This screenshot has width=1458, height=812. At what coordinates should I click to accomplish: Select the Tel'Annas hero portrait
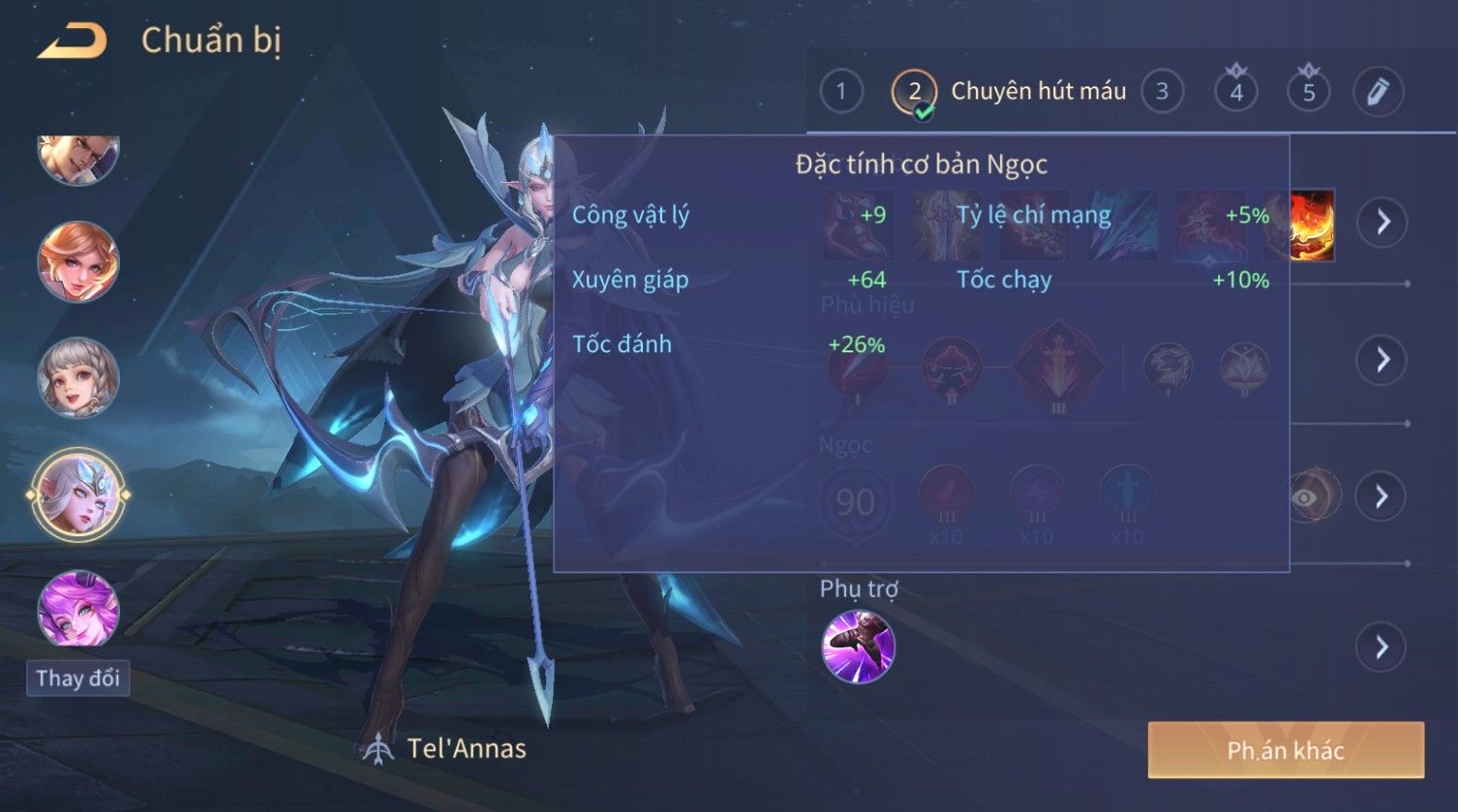coord(77,496)
